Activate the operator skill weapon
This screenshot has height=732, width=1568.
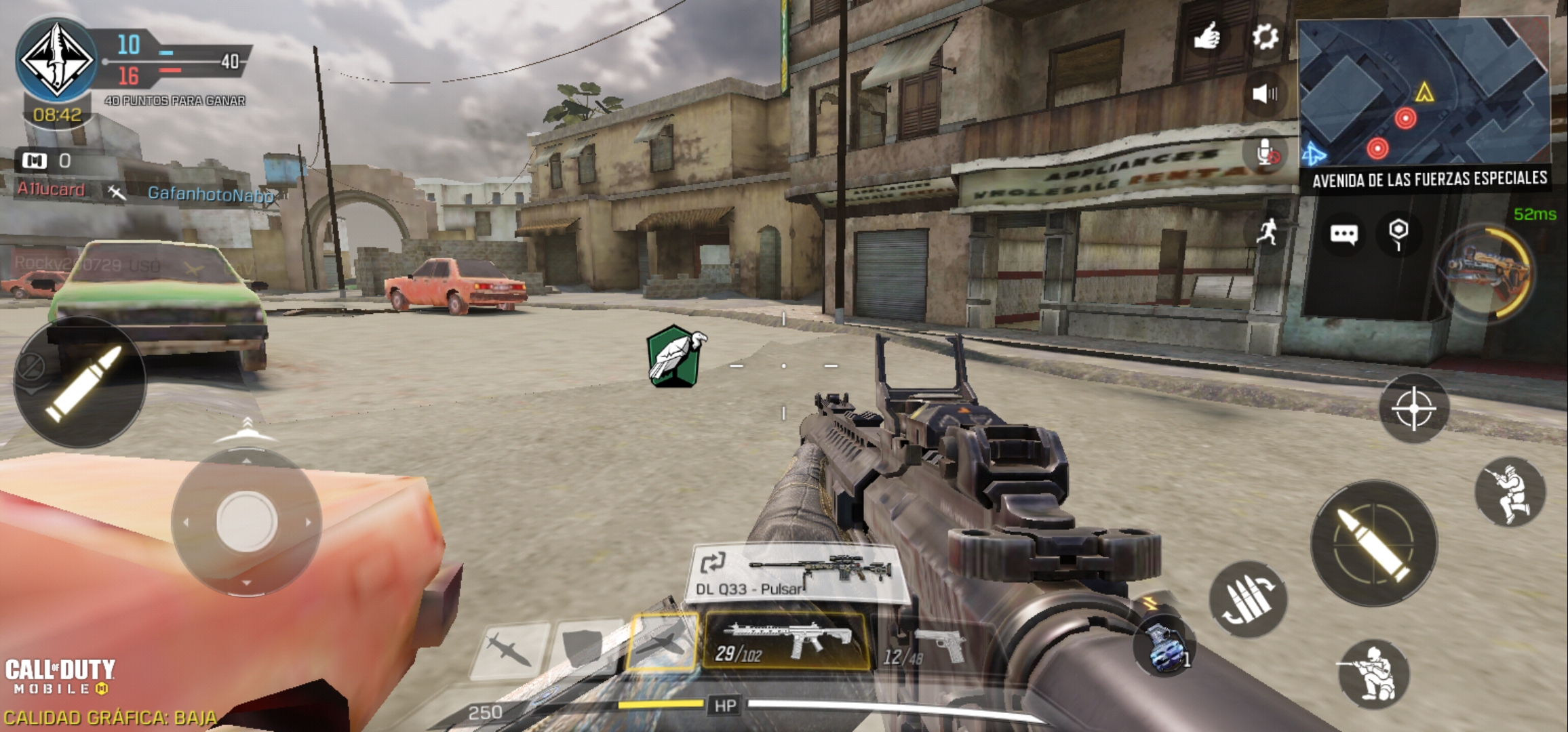pos(1485,272)
